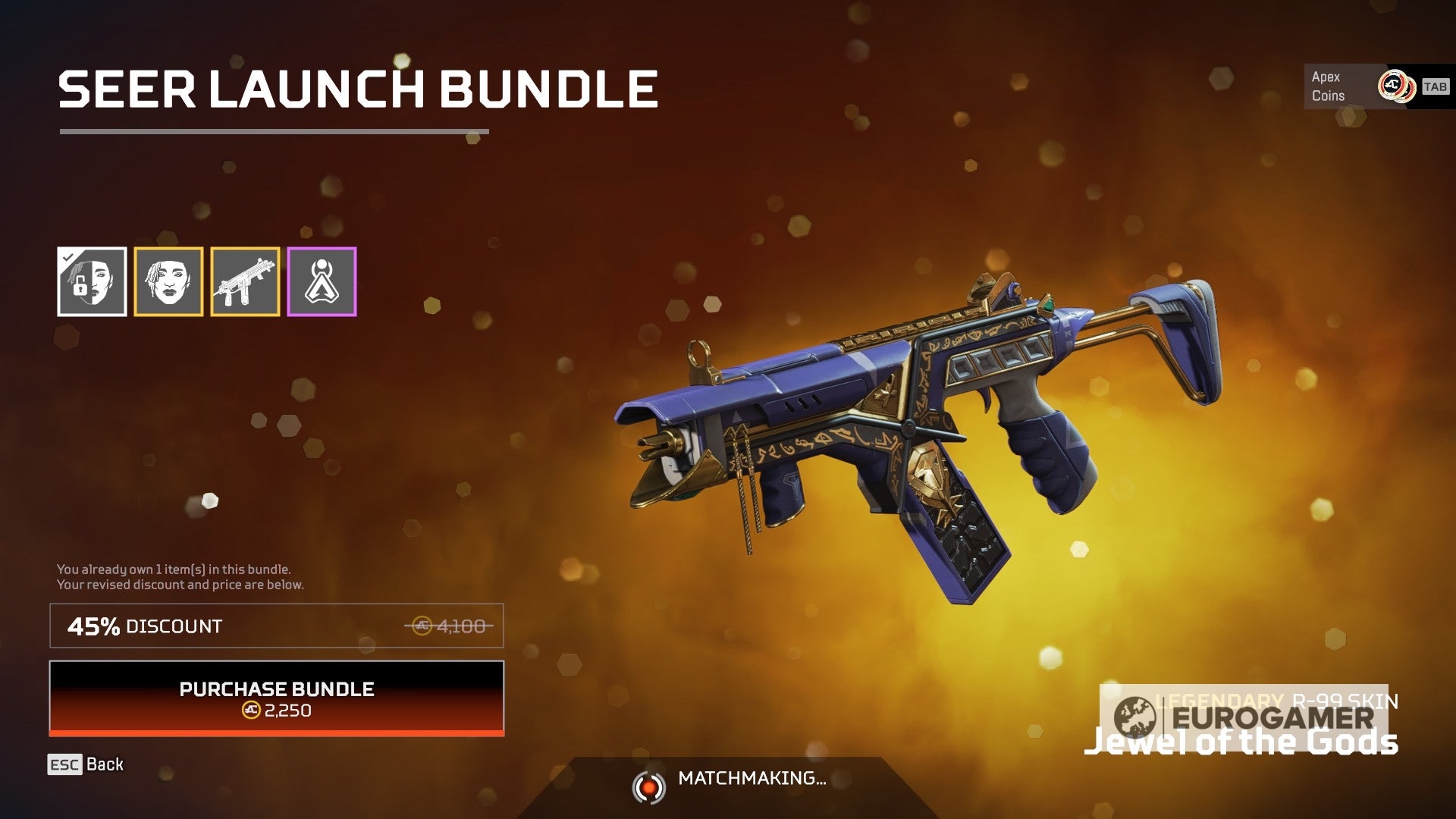The width and height of the screenshot is (1456, 819).
Task: Click the Seer banner frame face icon
Action: (168, 281)
